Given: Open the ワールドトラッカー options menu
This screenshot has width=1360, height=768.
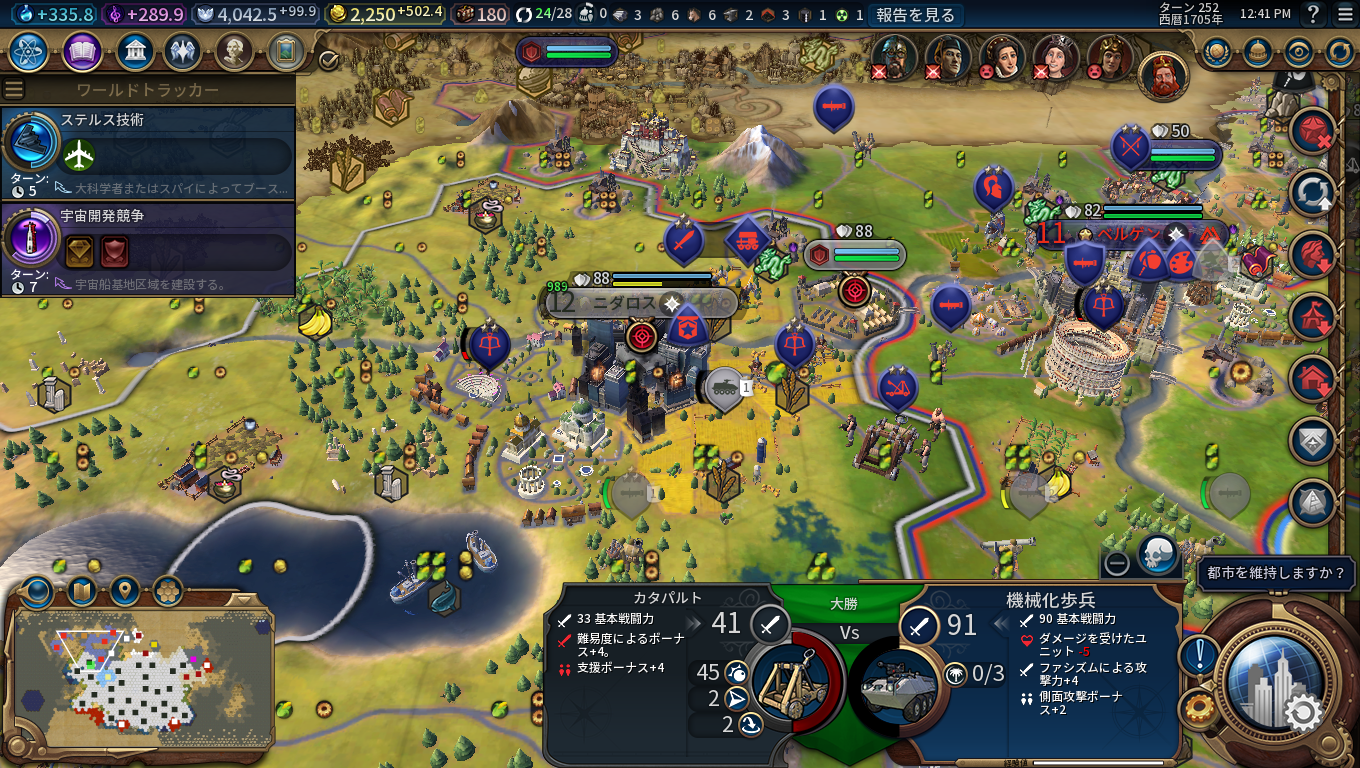Looking at the screenshot, I should [x=14, y=90].
